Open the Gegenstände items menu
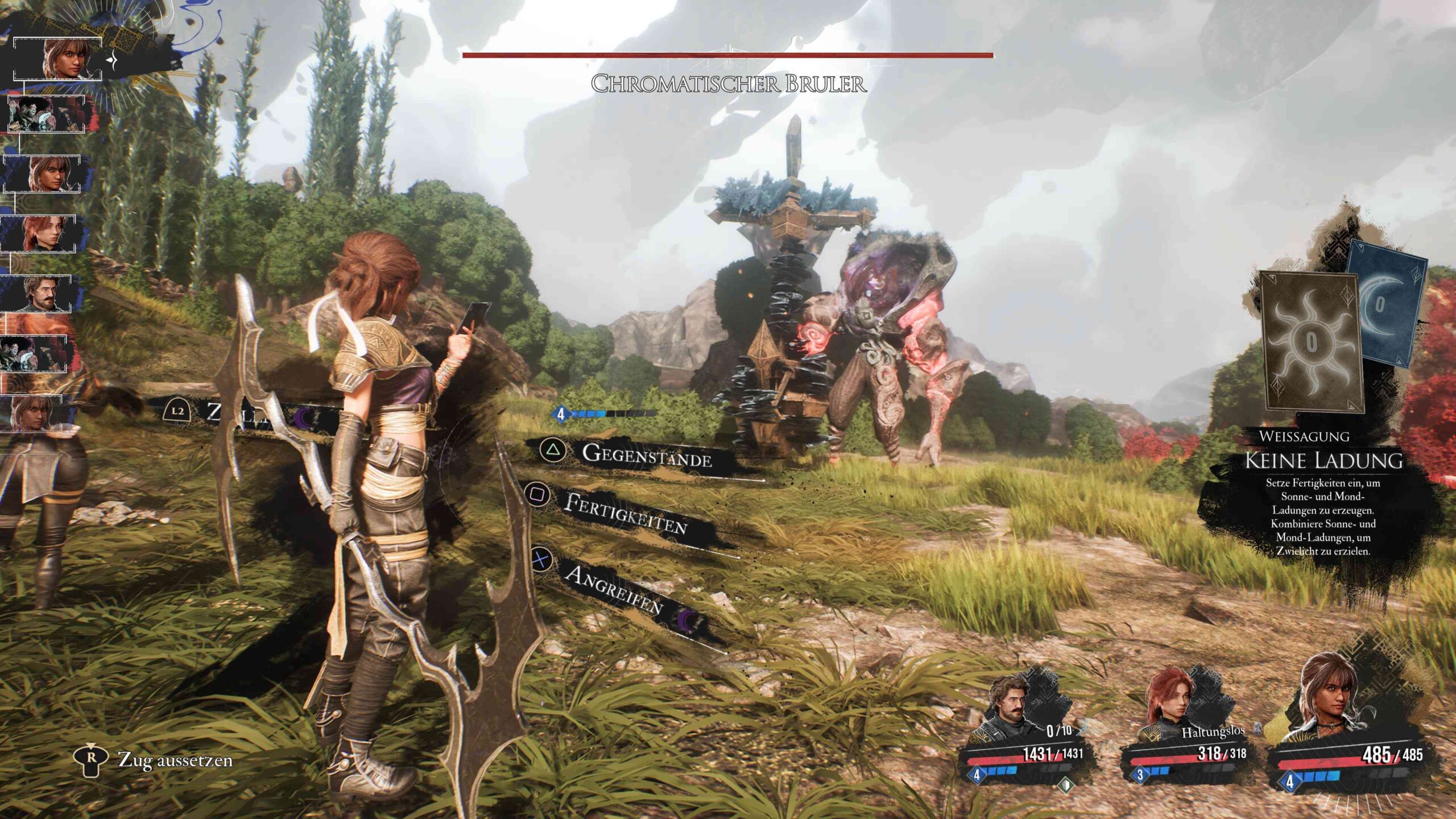 click(x=646, y=456)
